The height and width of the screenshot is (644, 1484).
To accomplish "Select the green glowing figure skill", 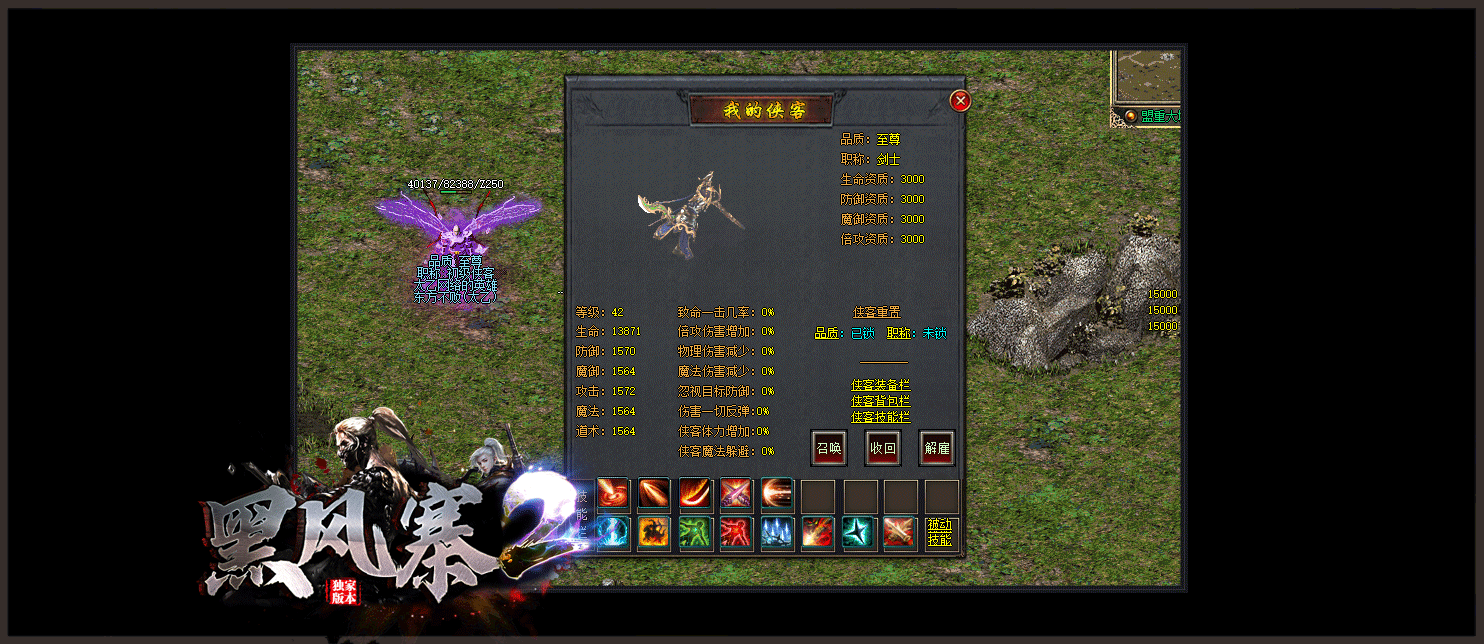I will point(695,532).
